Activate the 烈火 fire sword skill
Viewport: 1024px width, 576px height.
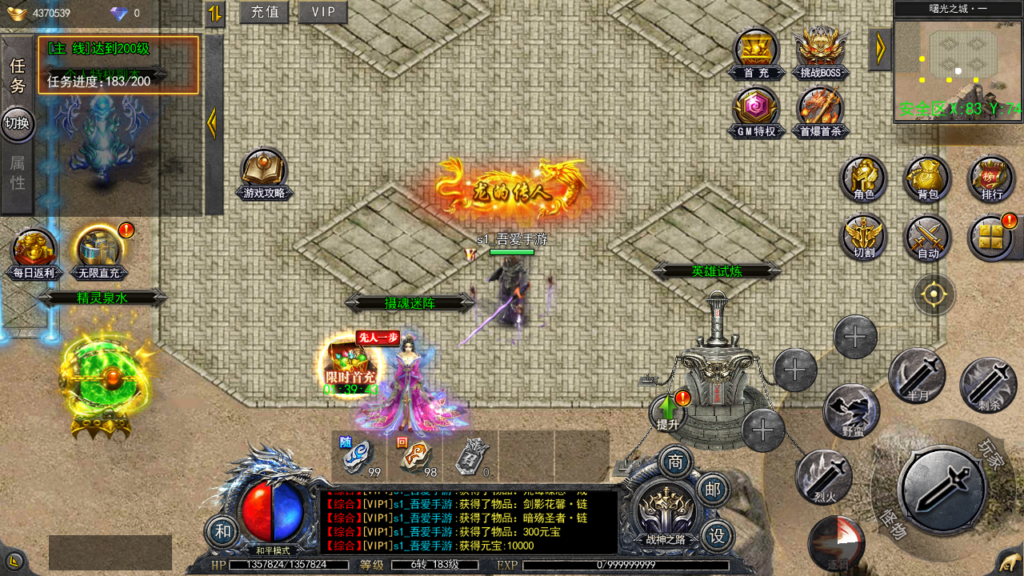click(823, 473)
